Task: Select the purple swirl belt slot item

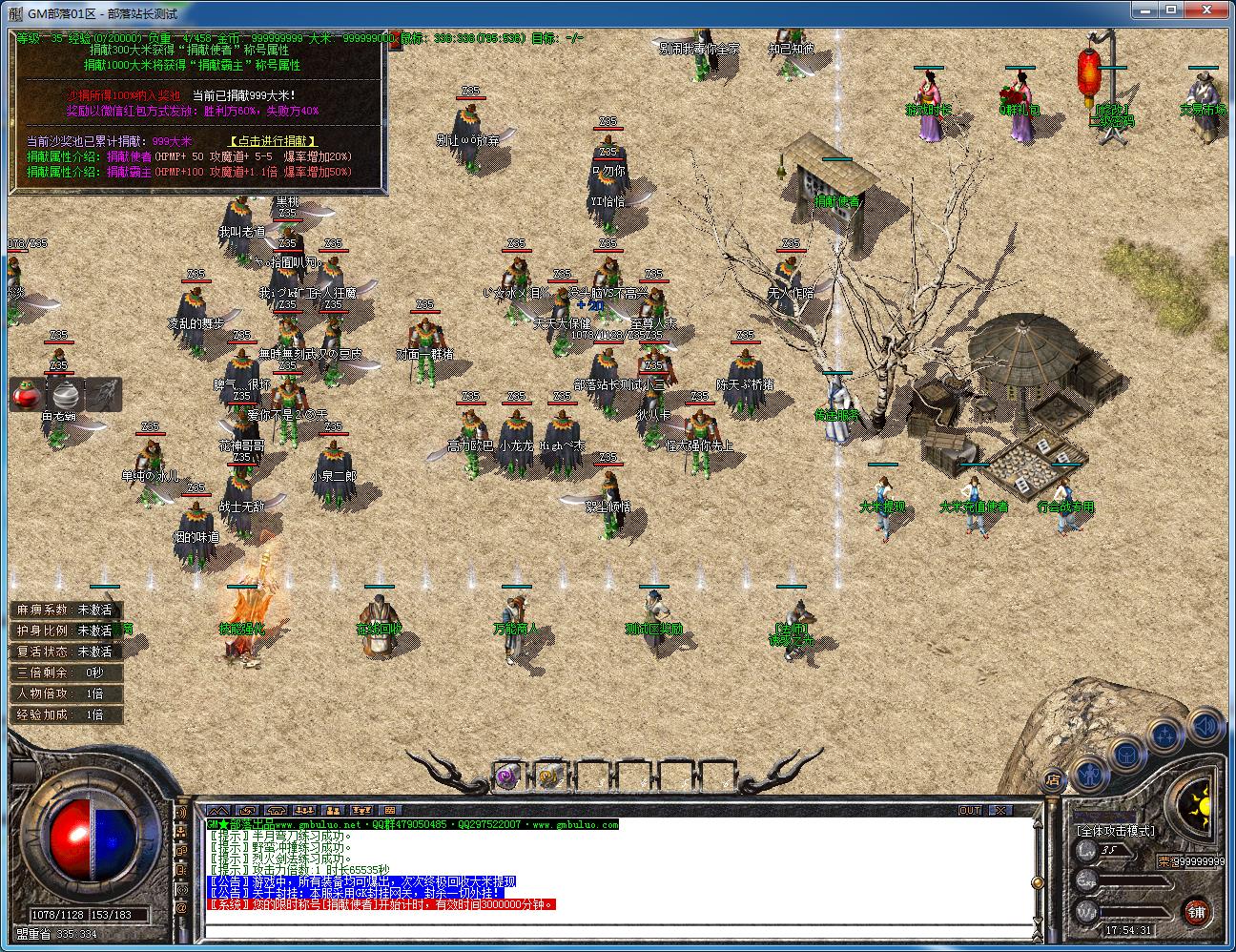Action: [x=506, y=776]
